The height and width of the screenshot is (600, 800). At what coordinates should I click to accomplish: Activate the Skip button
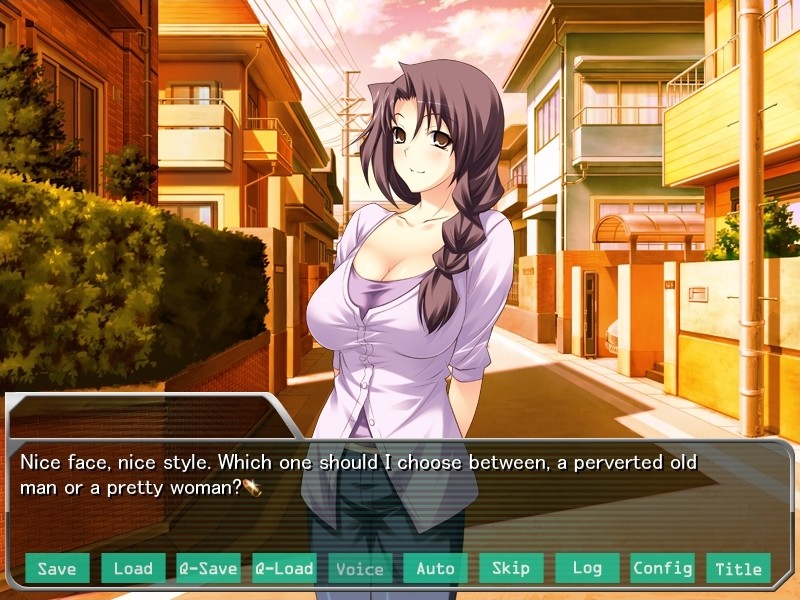click(x=511, y=568)
